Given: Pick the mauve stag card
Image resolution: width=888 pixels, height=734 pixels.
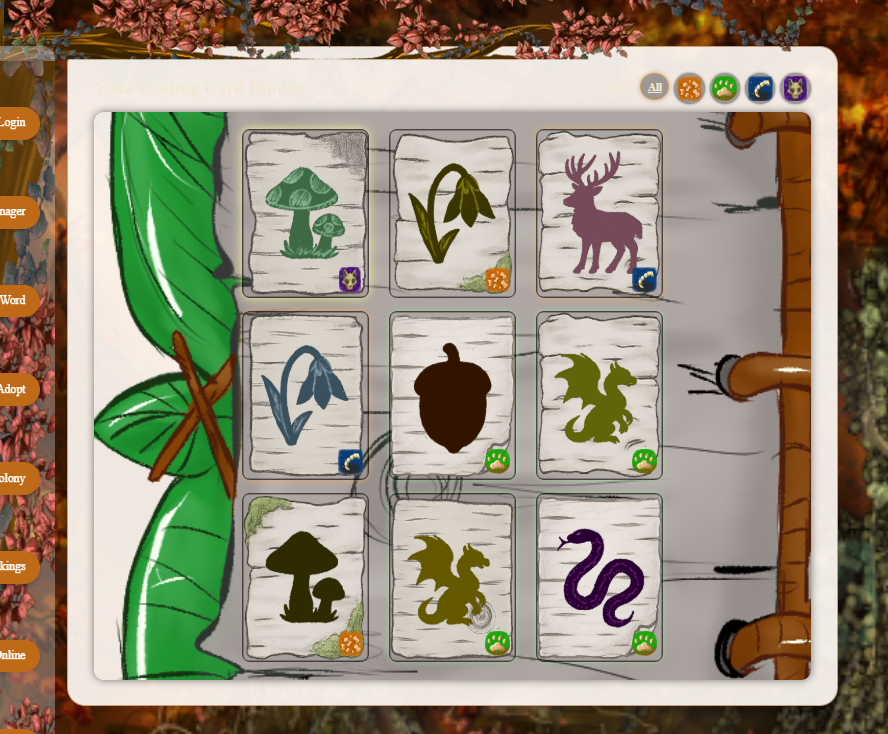Looking at the screenshot, I should pyautogui.click(x=599, y=213).
